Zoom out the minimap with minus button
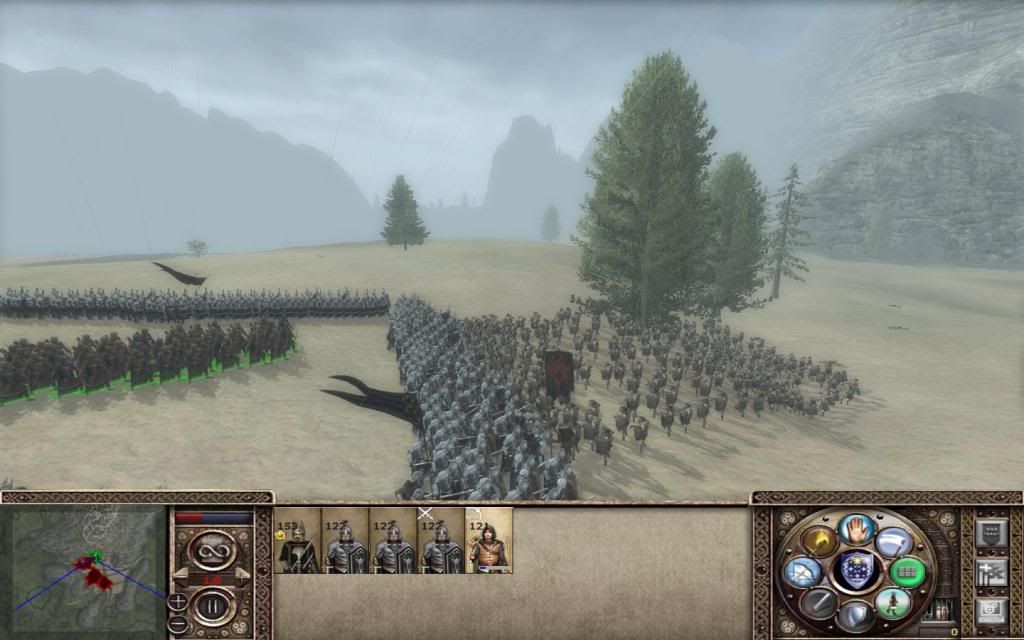The width and height of the screenshot is (1024, 640). click(177, 622)
